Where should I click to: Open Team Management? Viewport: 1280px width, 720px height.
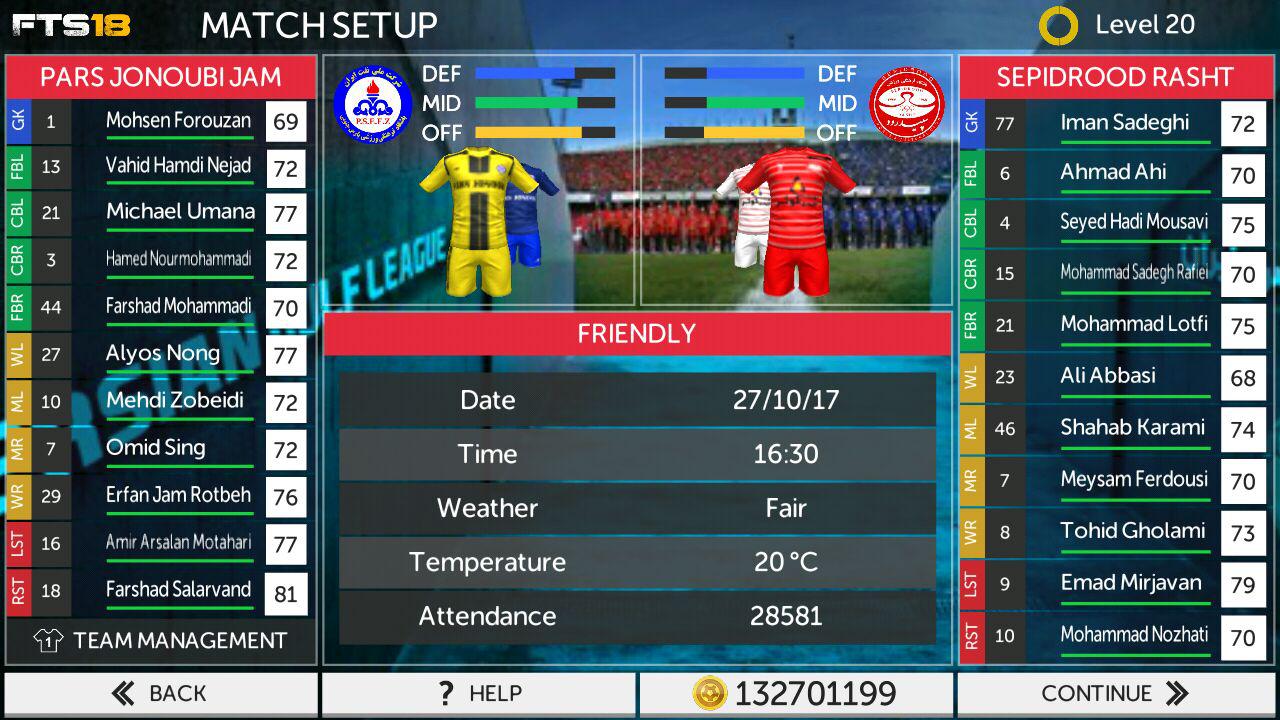click(160, 641)
